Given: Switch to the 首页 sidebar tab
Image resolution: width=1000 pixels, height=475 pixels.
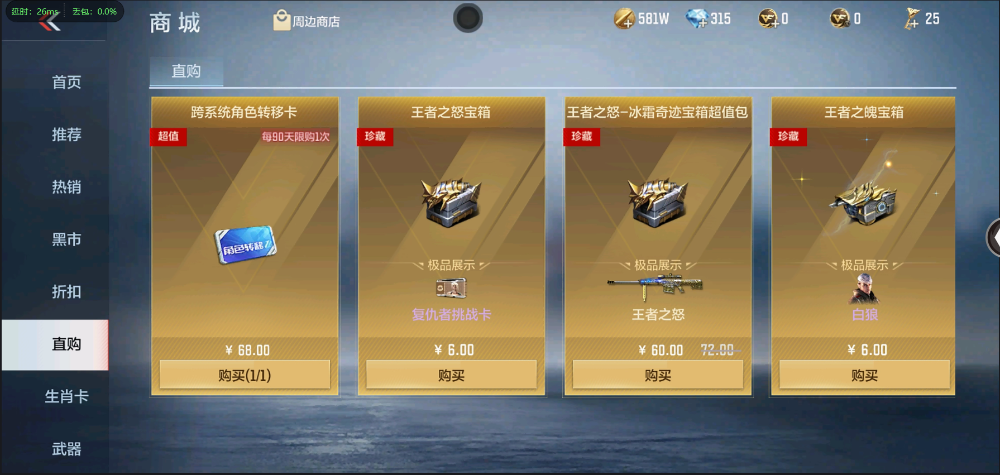Looking at the screenshot, I should pyautogui.click(x=66, y=82).
